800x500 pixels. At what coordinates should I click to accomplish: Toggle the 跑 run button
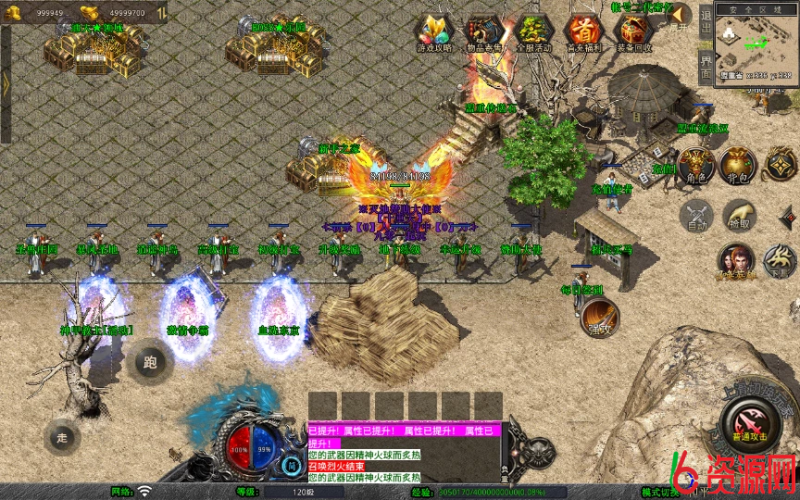pyautogui.click(x=152, y=361)
